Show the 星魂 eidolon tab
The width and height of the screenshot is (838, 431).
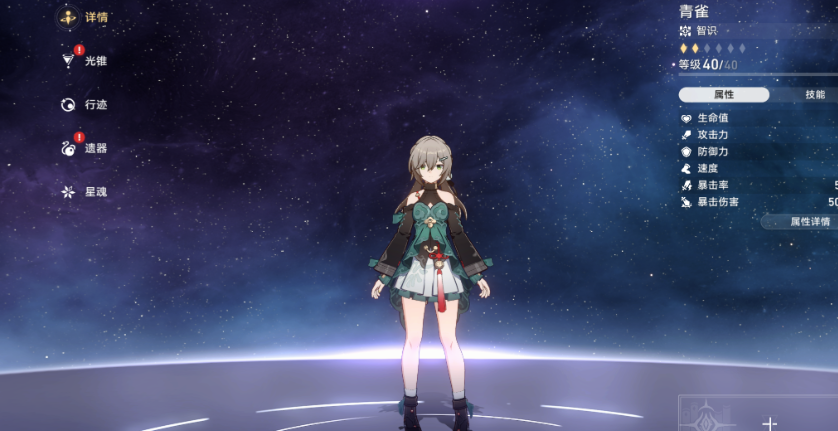(x=83, y=191)
